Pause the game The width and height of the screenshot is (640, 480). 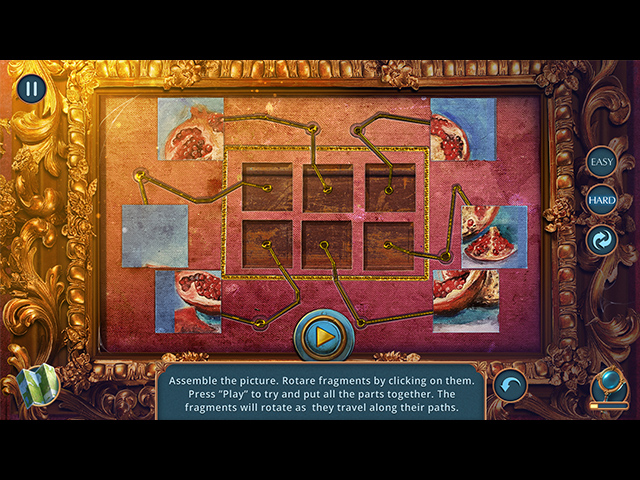31,89
